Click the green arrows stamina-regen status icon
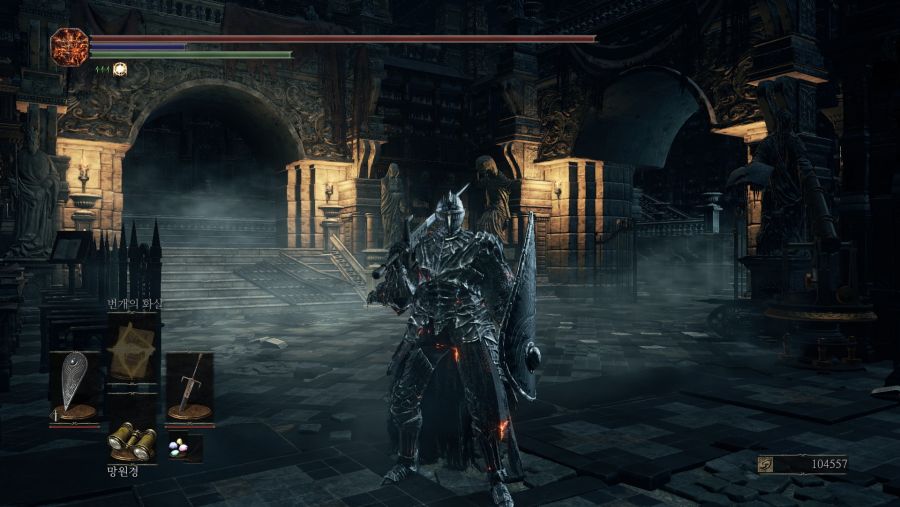 click(x=102, y=69)
